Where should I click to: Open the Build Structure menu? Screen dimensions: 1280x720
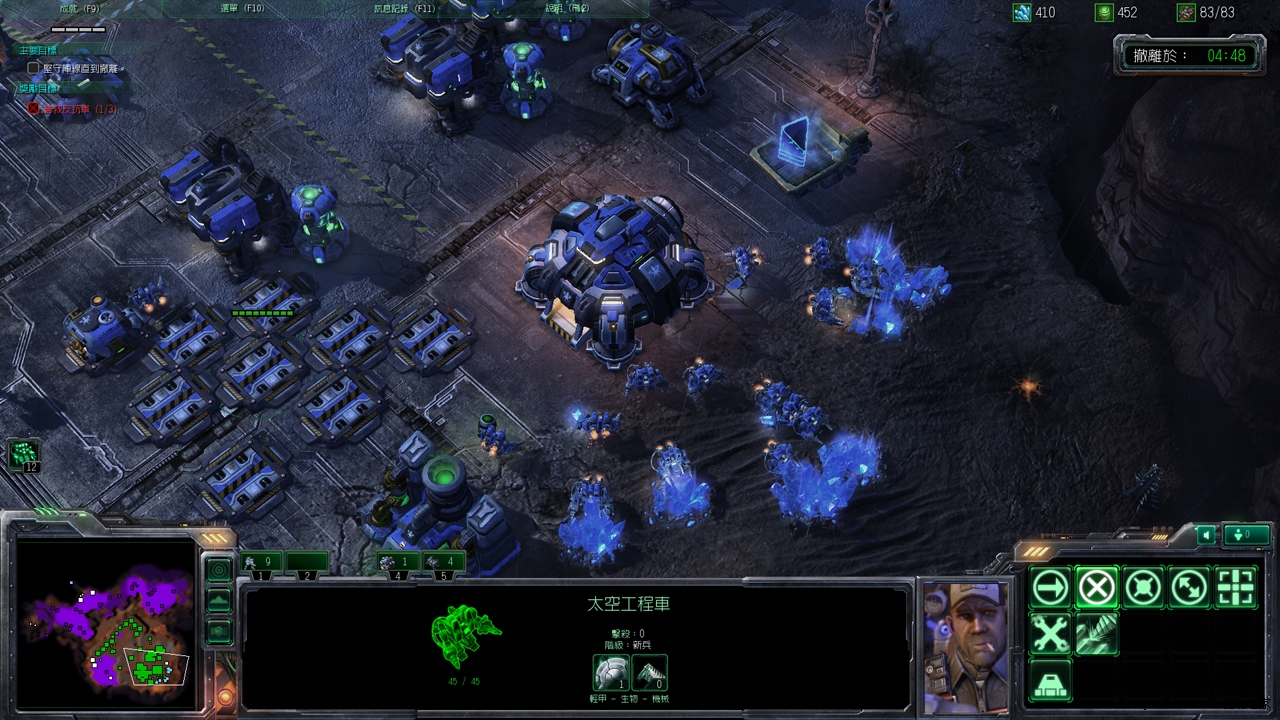click(x=1050, y=681)
